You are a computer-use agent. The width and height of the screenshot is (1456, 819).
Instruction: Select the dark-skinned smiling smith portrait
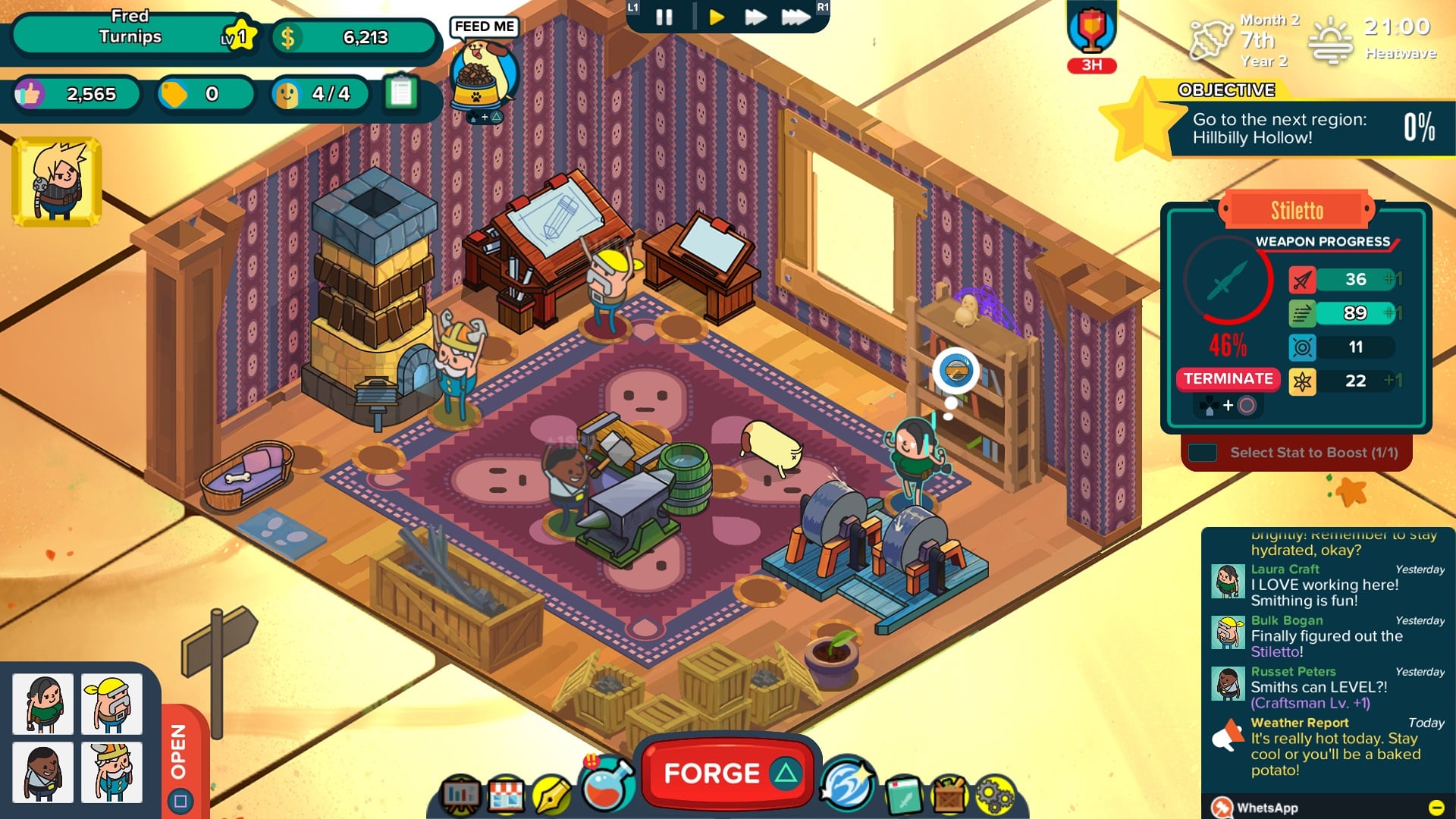click(43, 772)
